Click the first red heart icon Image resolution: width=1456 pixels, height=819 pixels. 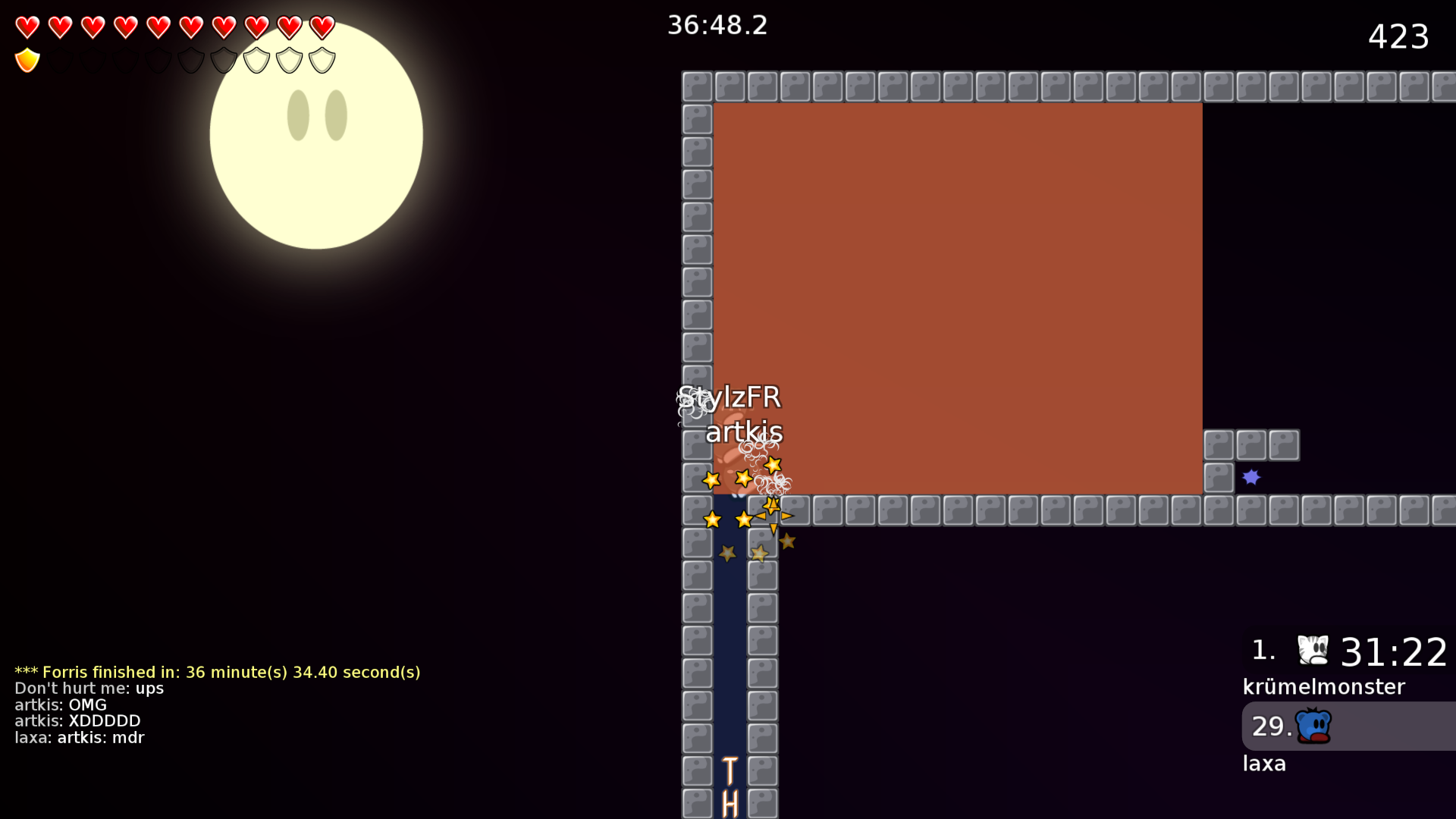coord(27,27)
